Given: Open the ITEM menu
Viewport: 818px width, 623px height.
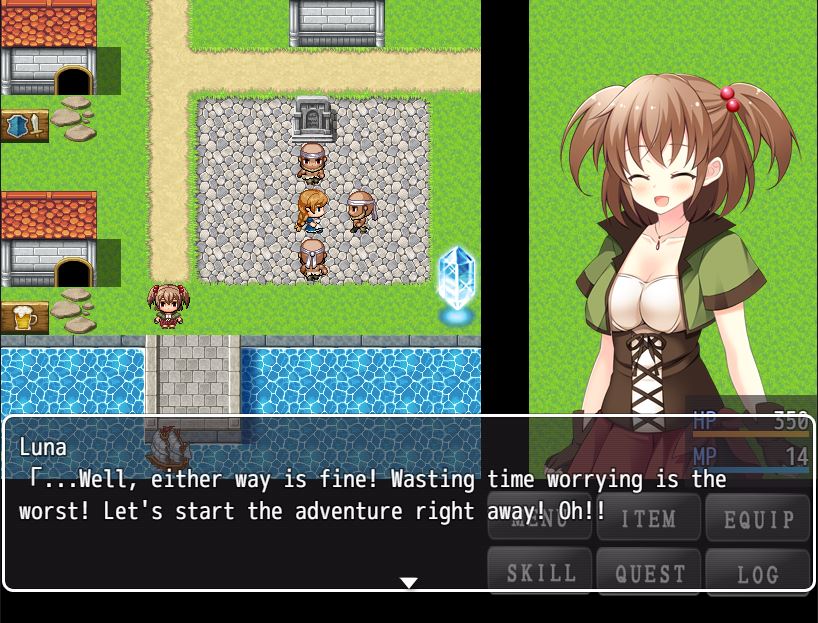Looking at the screenshot, I should 649,518.
